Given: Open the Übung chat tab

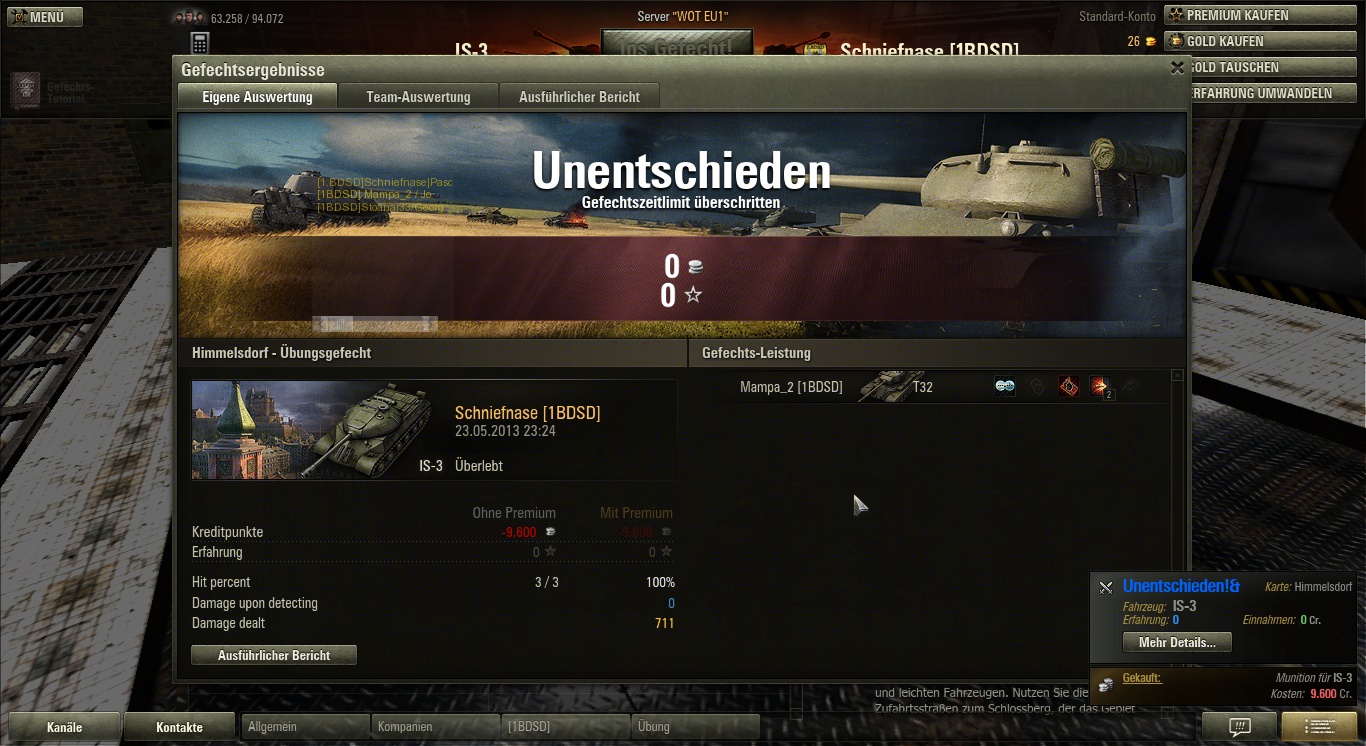Looking at the screenshot, I should [694, 727].
